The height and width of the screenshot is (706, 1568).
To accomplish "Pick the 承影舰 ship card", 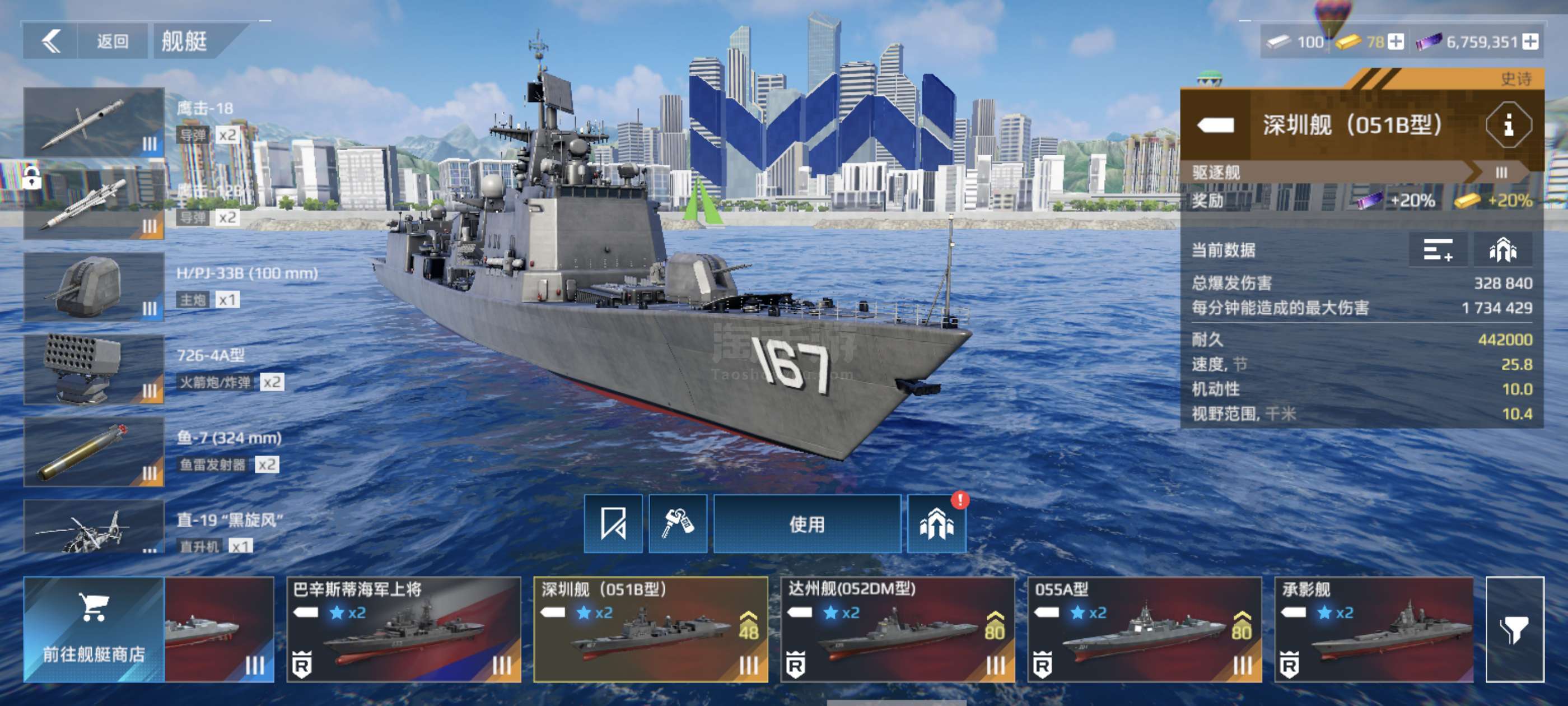I will 1374,629.
